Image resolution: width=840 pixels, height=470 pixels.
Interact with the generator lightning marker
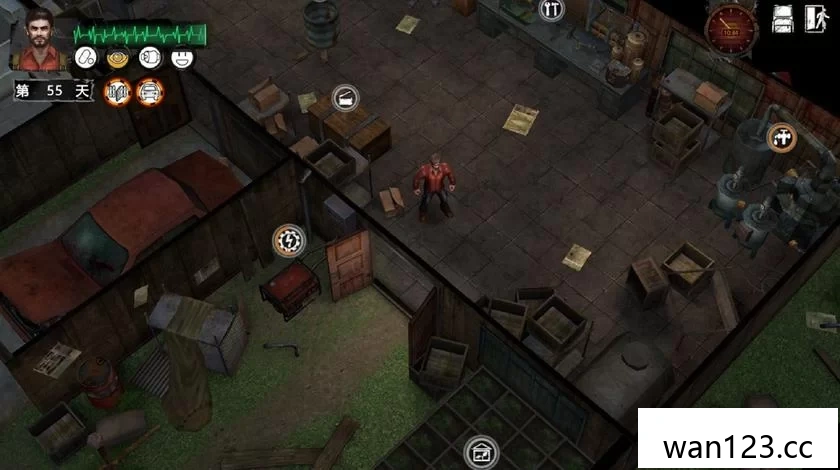click(289, 239)
